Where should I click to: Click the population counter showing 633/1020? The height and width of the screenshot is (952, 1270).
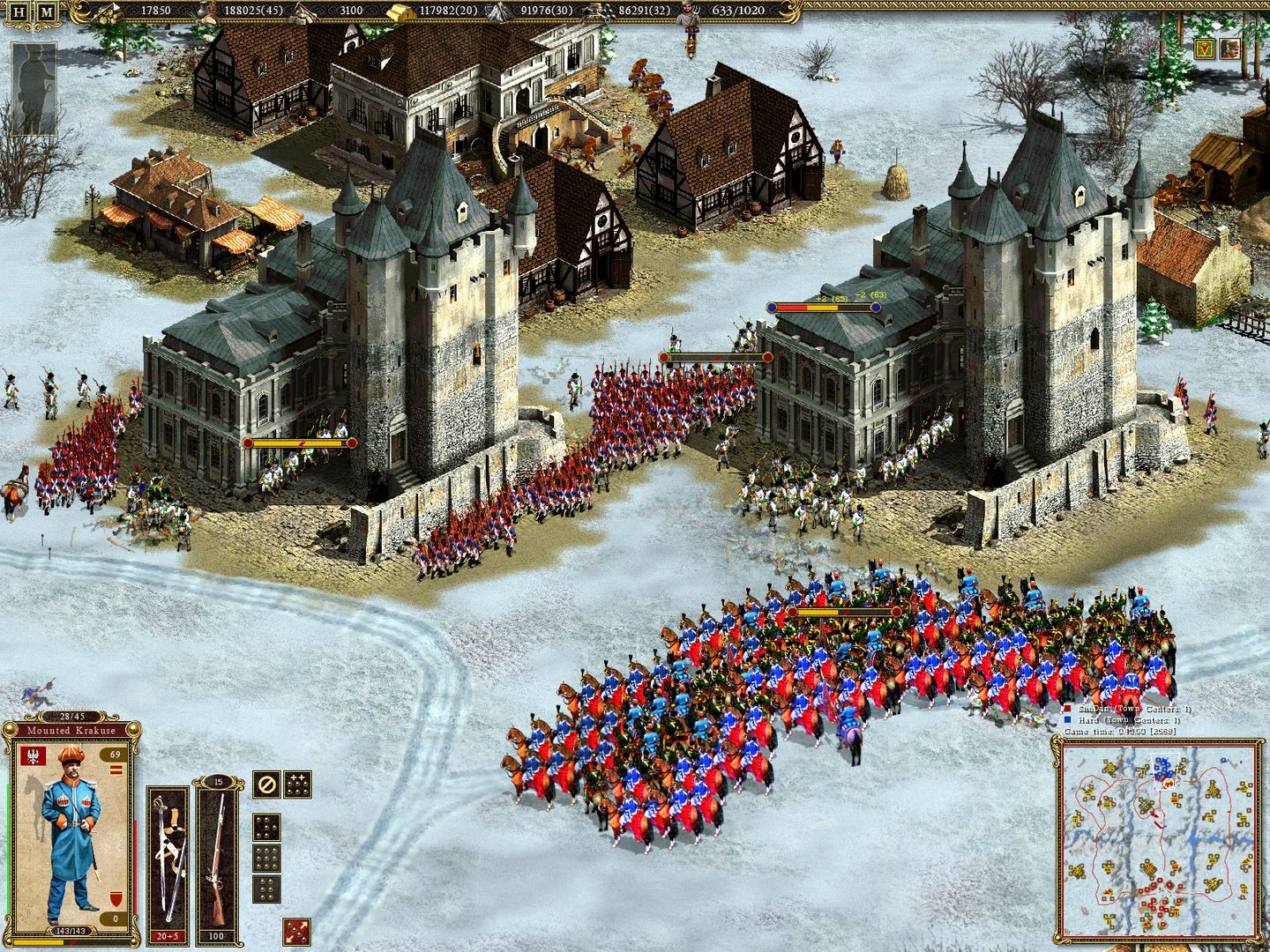[741, 11]
